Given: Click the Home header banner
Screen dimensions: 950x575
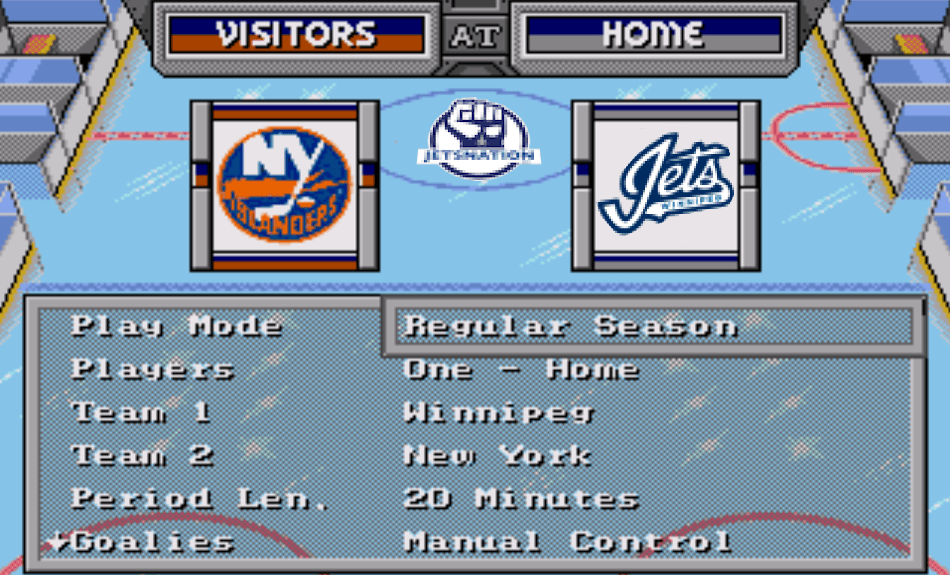Looking at the screenshot, I should coord(653,35).
